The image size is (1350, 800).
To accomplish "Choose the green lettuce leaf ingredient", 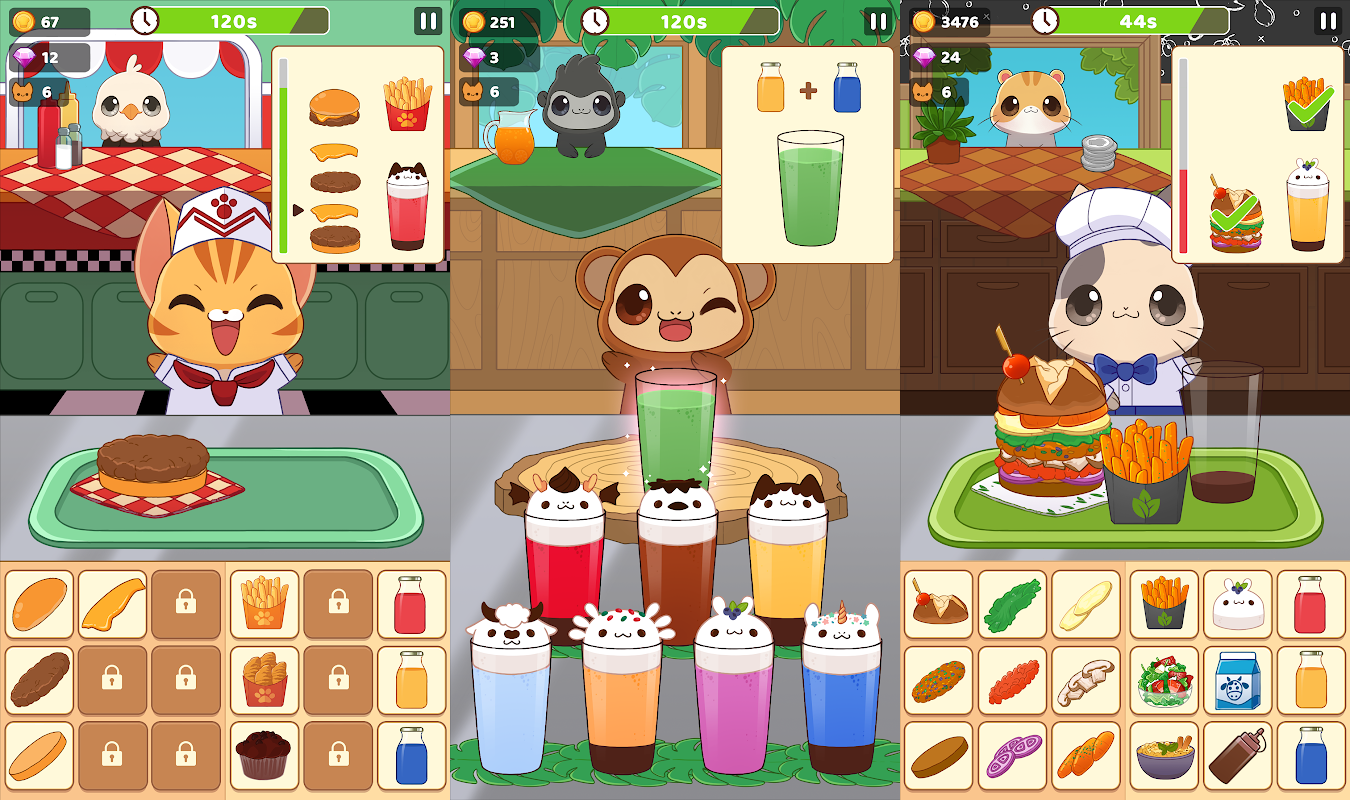I will tap(1012, 604).
